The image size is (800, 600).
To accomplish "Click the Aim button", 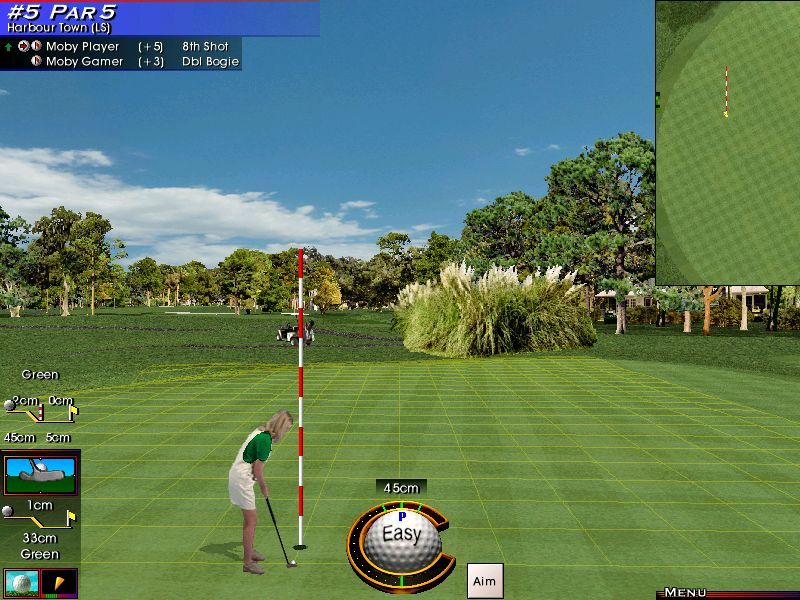I will point(484,581).
